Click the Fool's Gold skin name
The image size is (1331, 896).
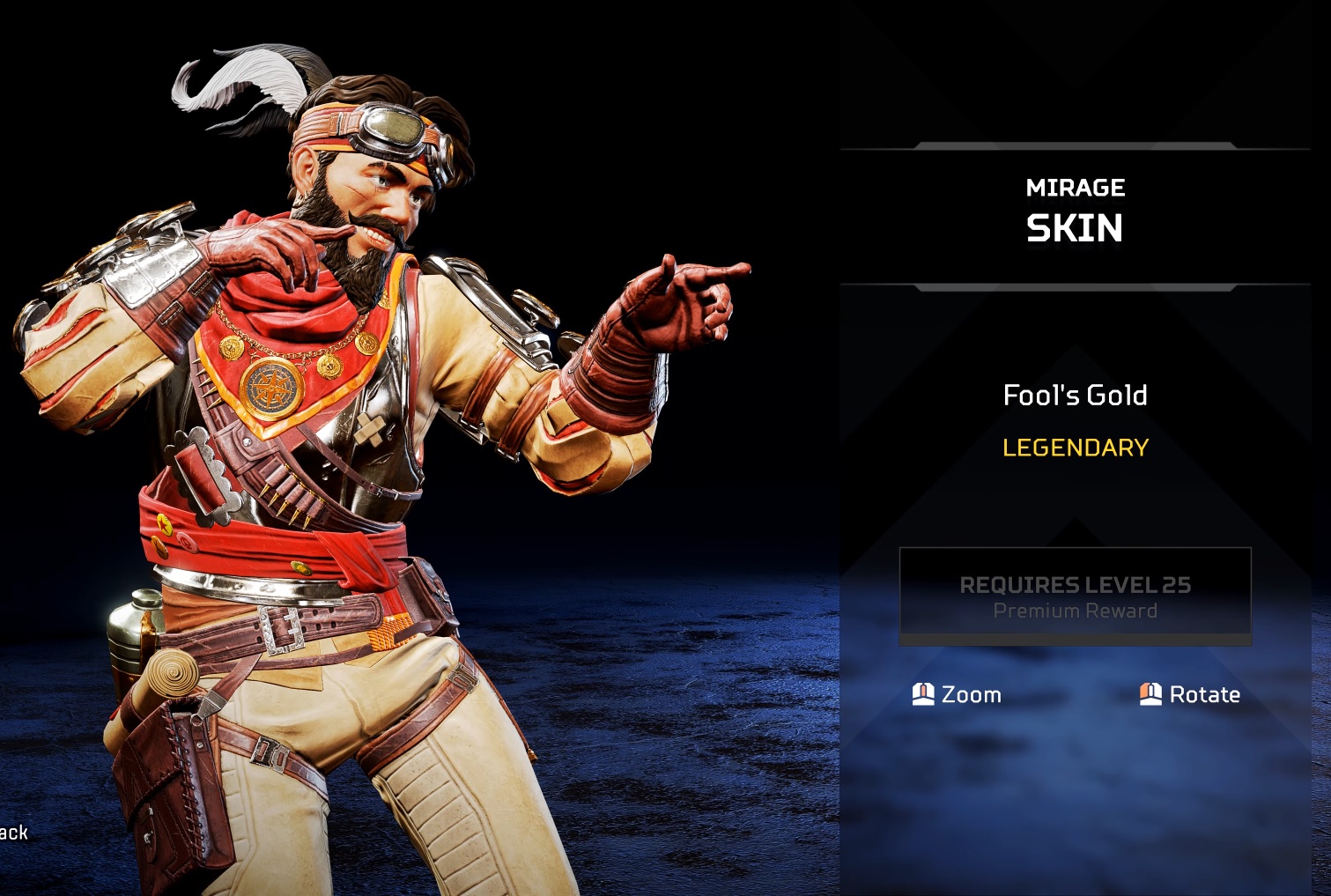tap(1075, 396)
